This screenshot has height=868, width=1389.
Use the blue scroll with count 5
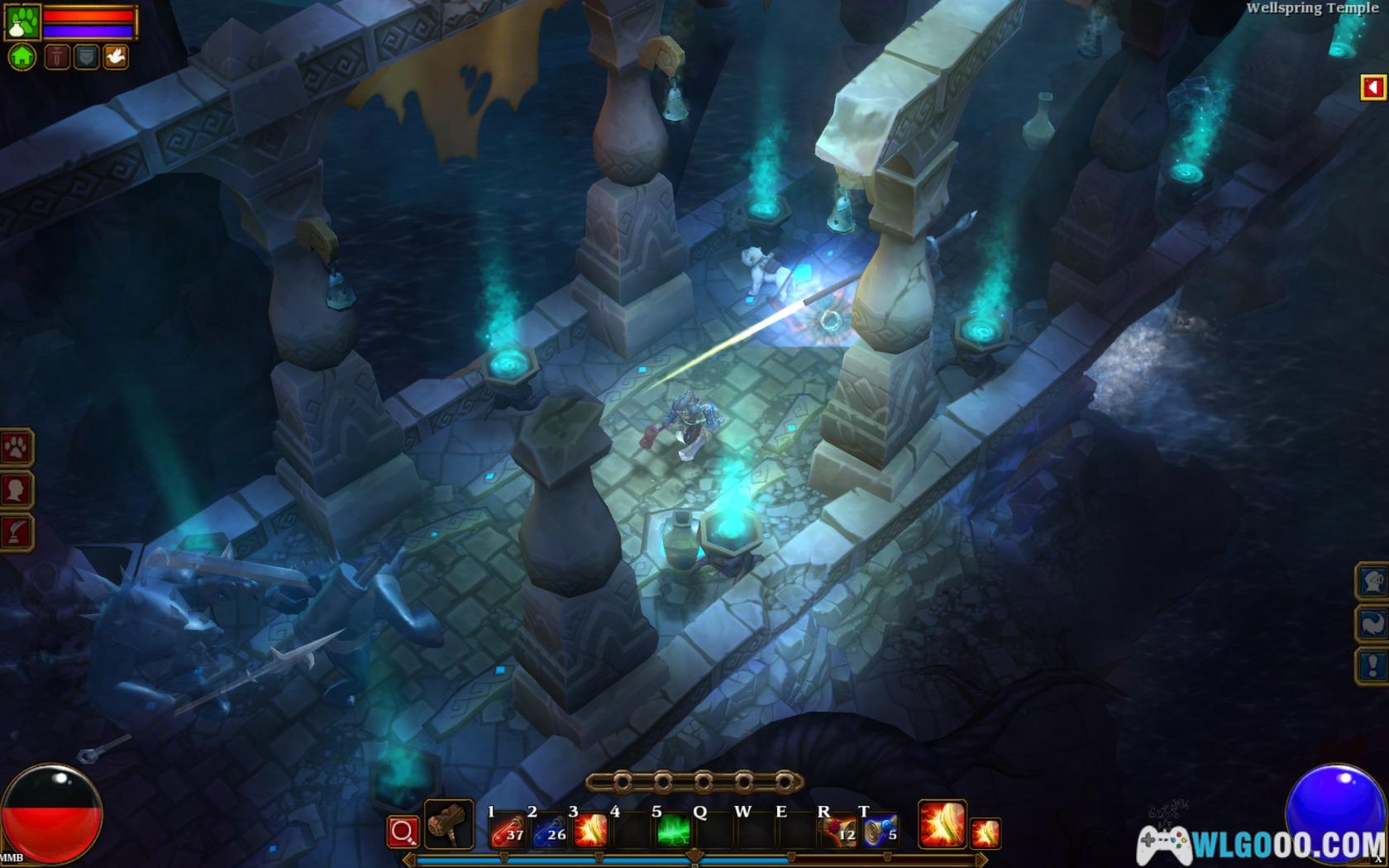tap(880, 831)
